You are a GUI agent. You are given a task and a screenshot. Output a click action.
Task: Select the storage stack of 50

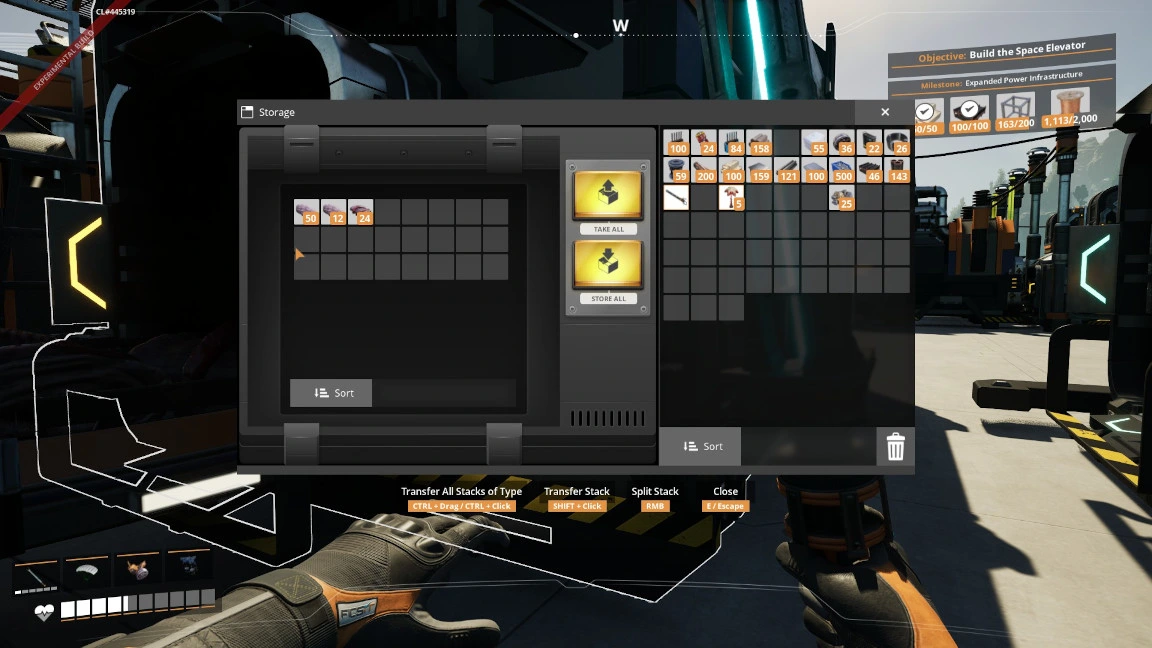[306, 212]
